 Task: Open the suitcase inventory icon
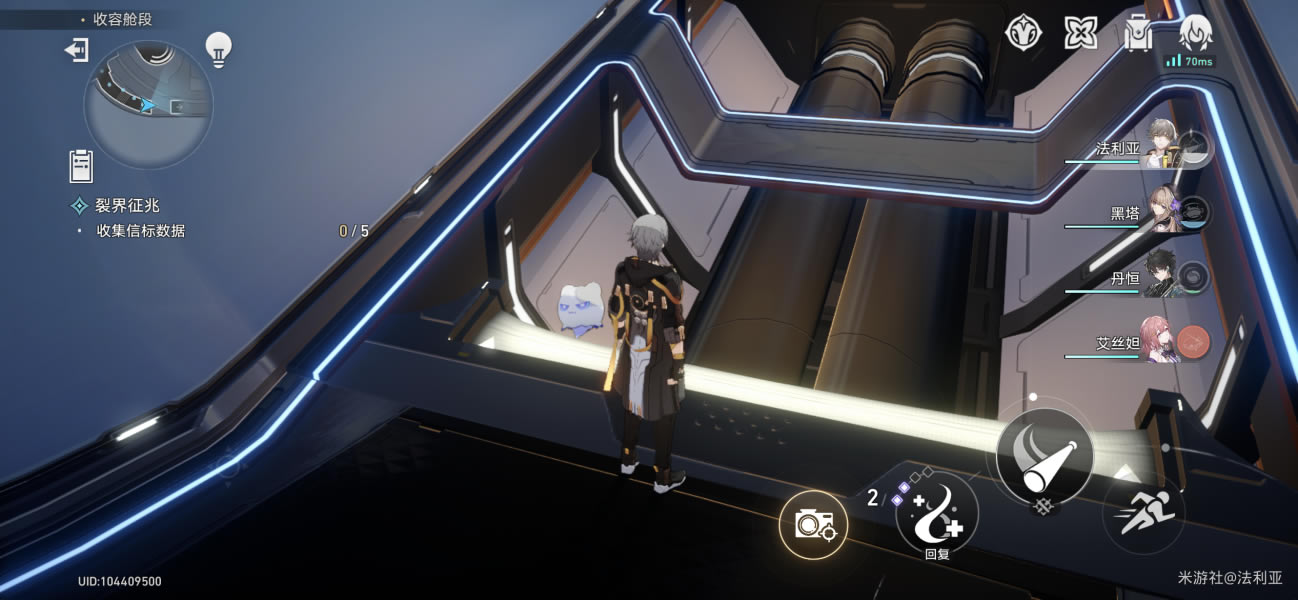(x=1137, y=33)
